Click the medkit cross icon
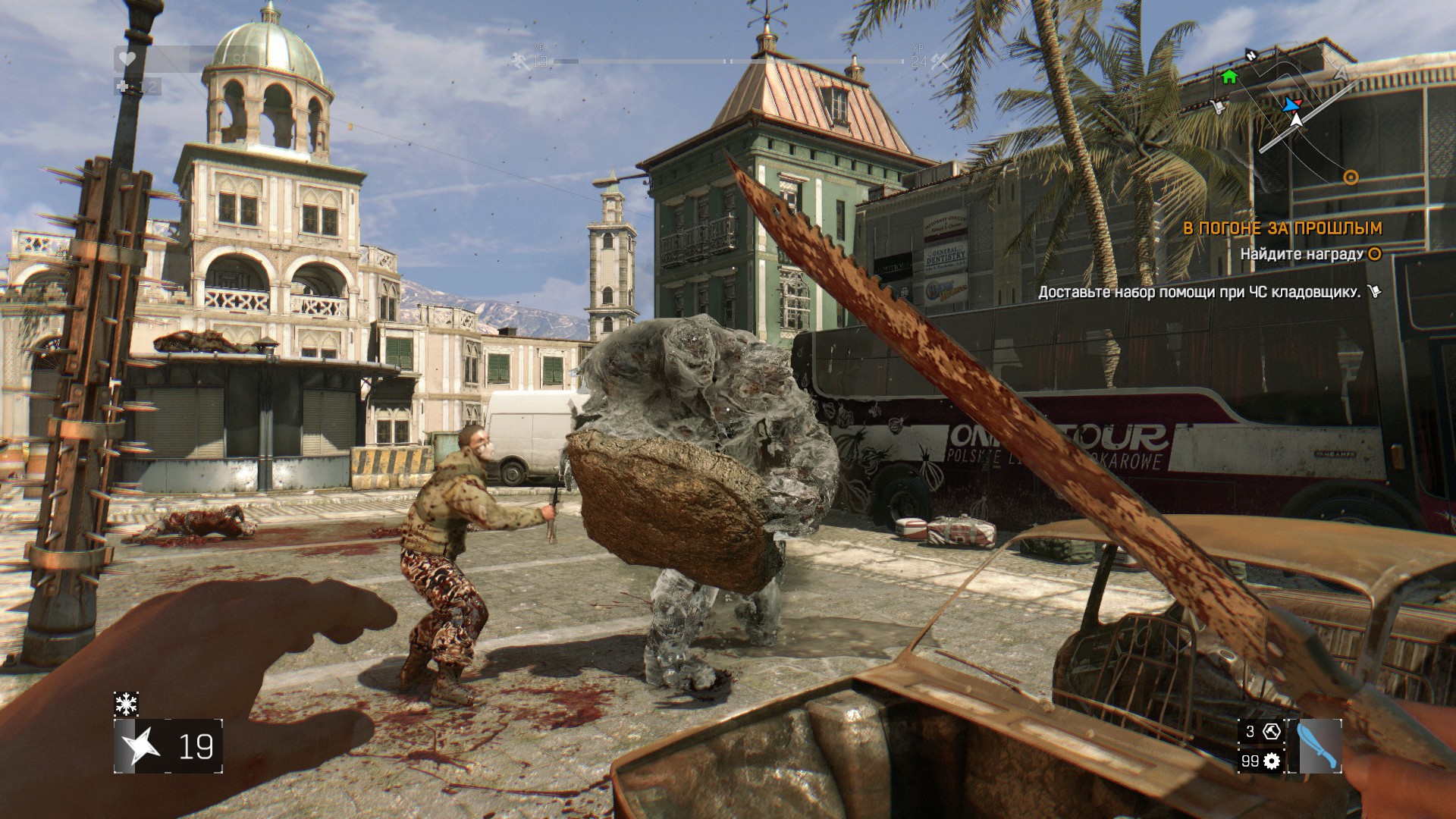 click(124, 86)
